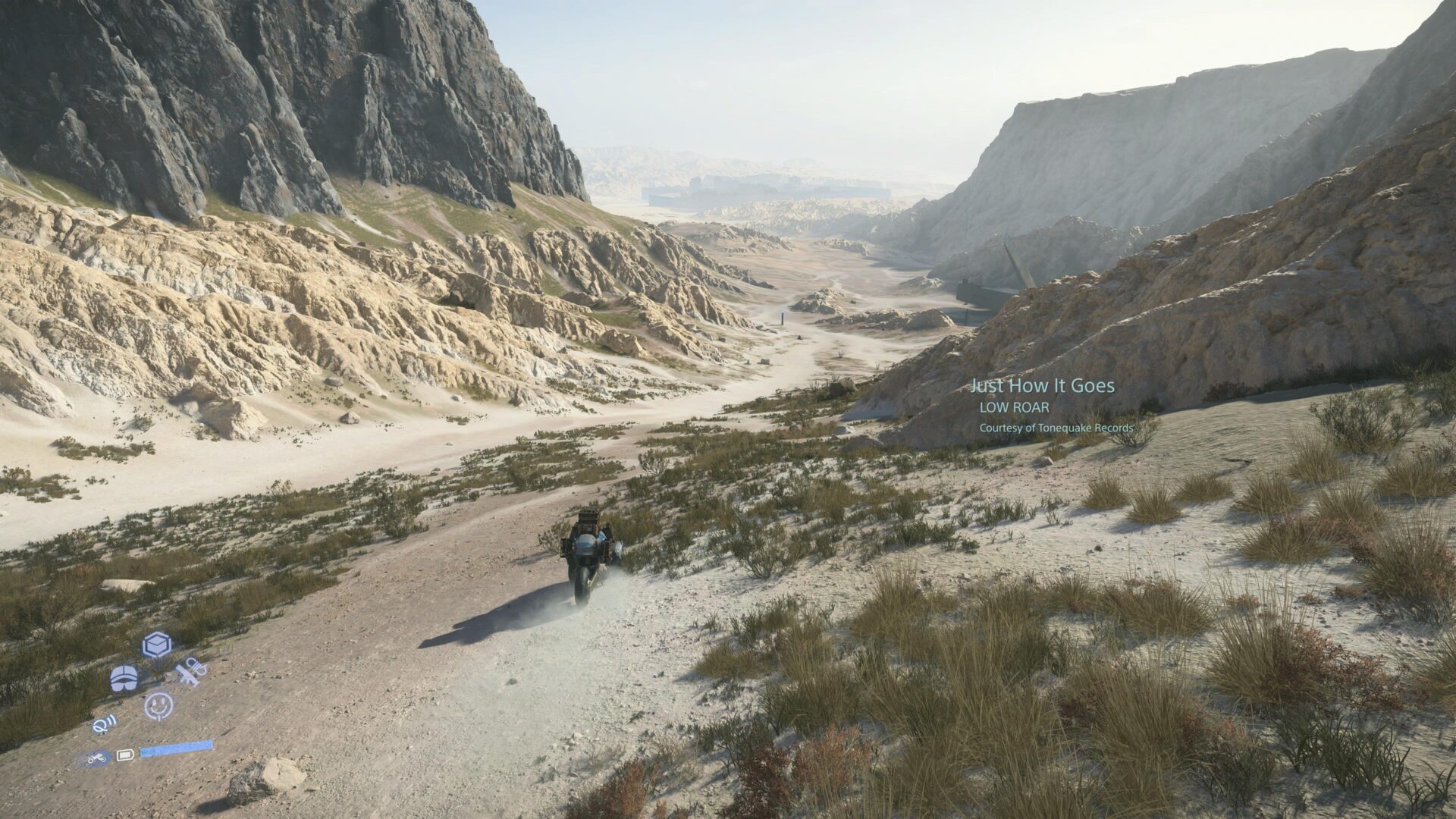Screen dimensions: 1456x819
Task: Open the song title "Just How It Goes"
Action: pos(1042,385)
